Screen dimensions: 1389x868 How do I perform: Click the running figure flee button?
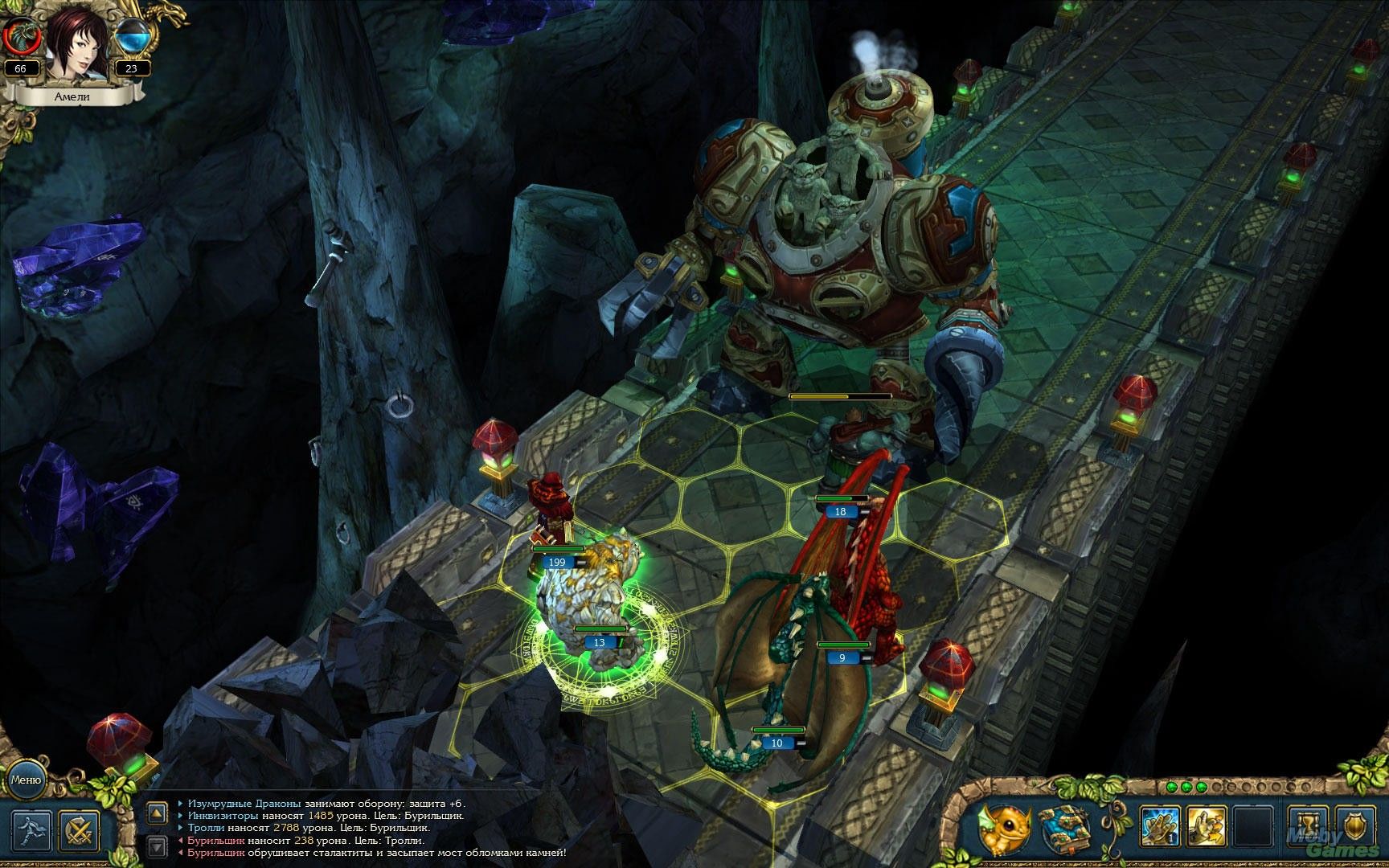point(32,829)
